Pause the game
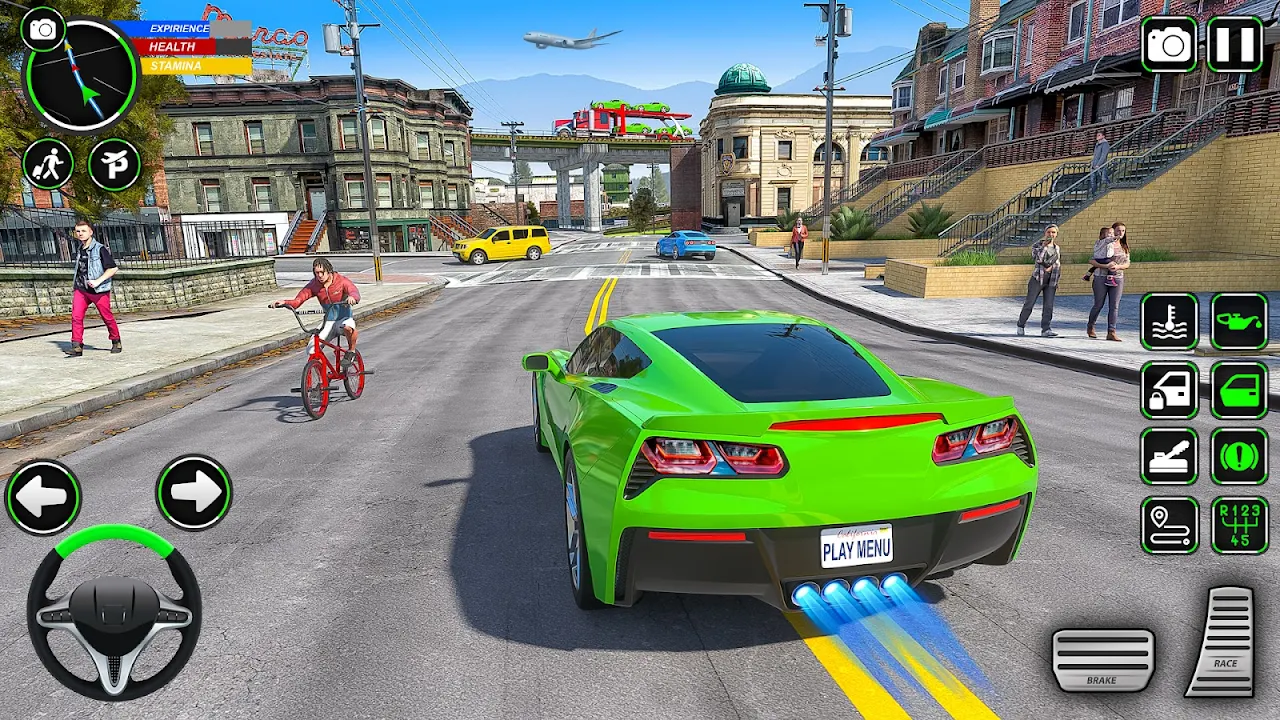Image resolution: width=1280 pixels, height=720 pixels. pyautogui.click(x=1234, y=45)
